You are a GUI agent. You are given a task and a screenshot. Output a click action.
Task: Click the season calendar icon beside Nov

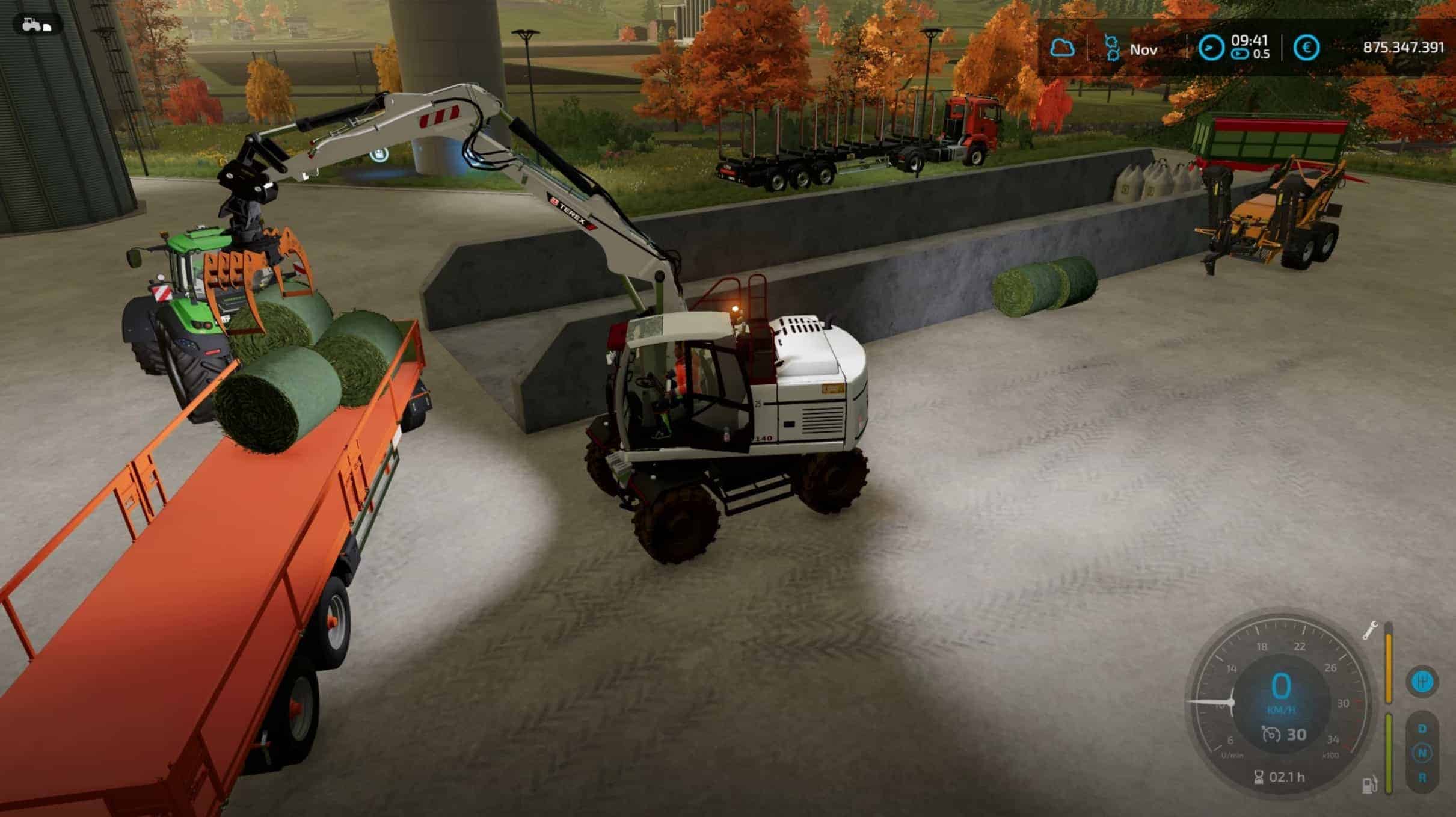[1112, 48]
